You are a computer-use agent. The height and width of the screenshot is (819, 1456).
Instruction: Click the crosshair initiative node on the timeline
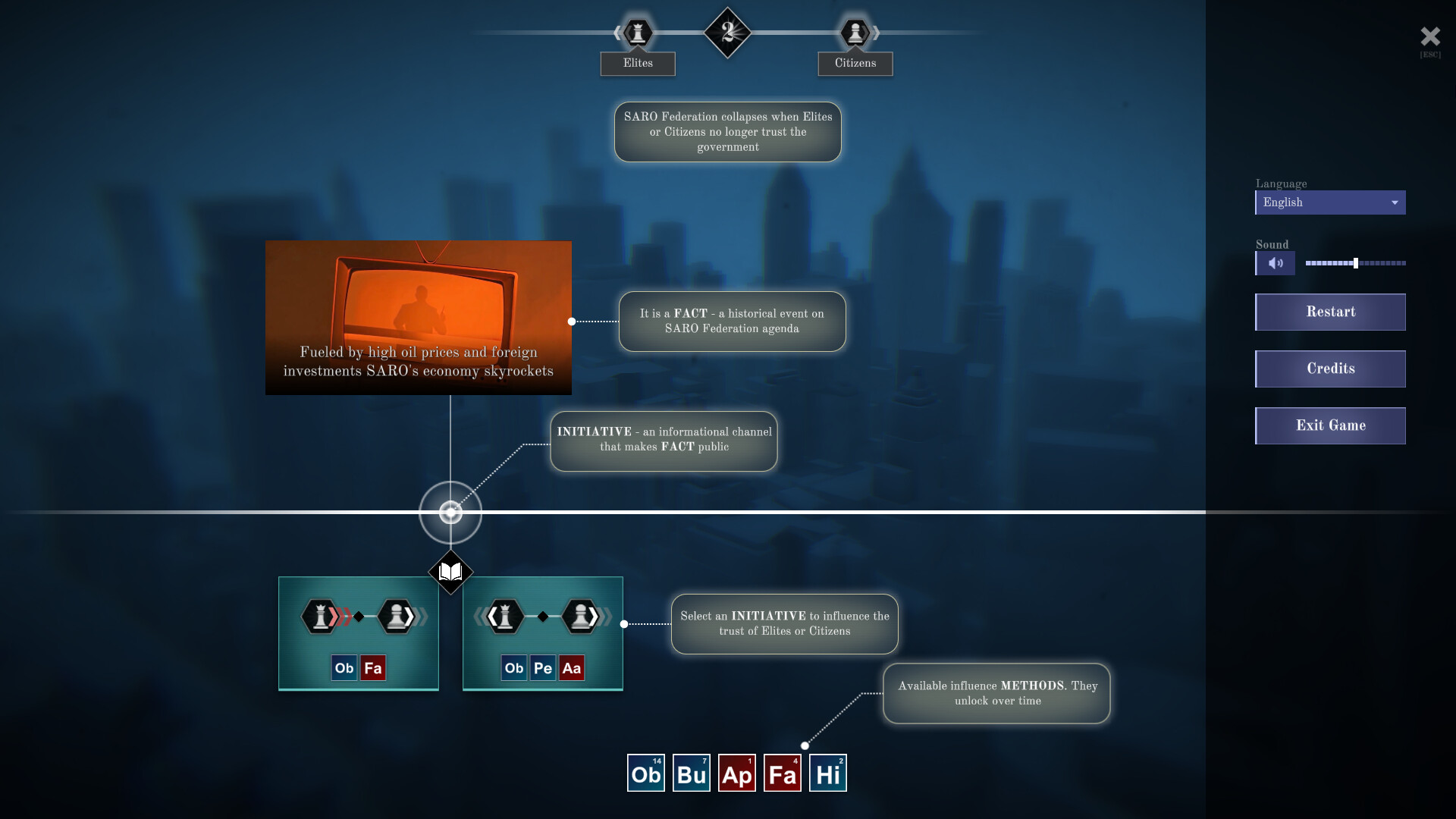(450, 513)
